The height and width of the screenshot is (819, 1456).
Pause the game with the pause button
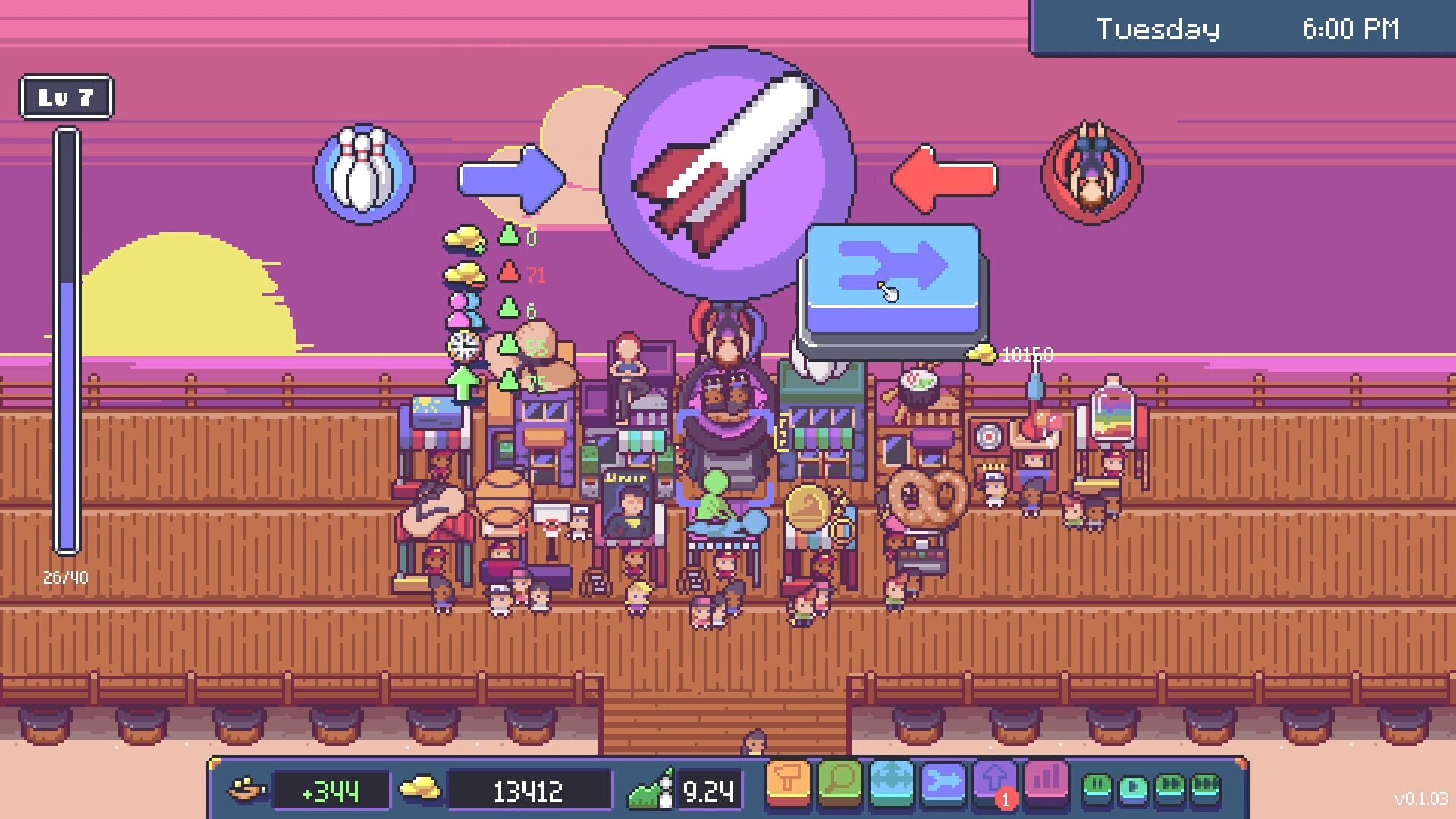click(x=1098, y=785)
